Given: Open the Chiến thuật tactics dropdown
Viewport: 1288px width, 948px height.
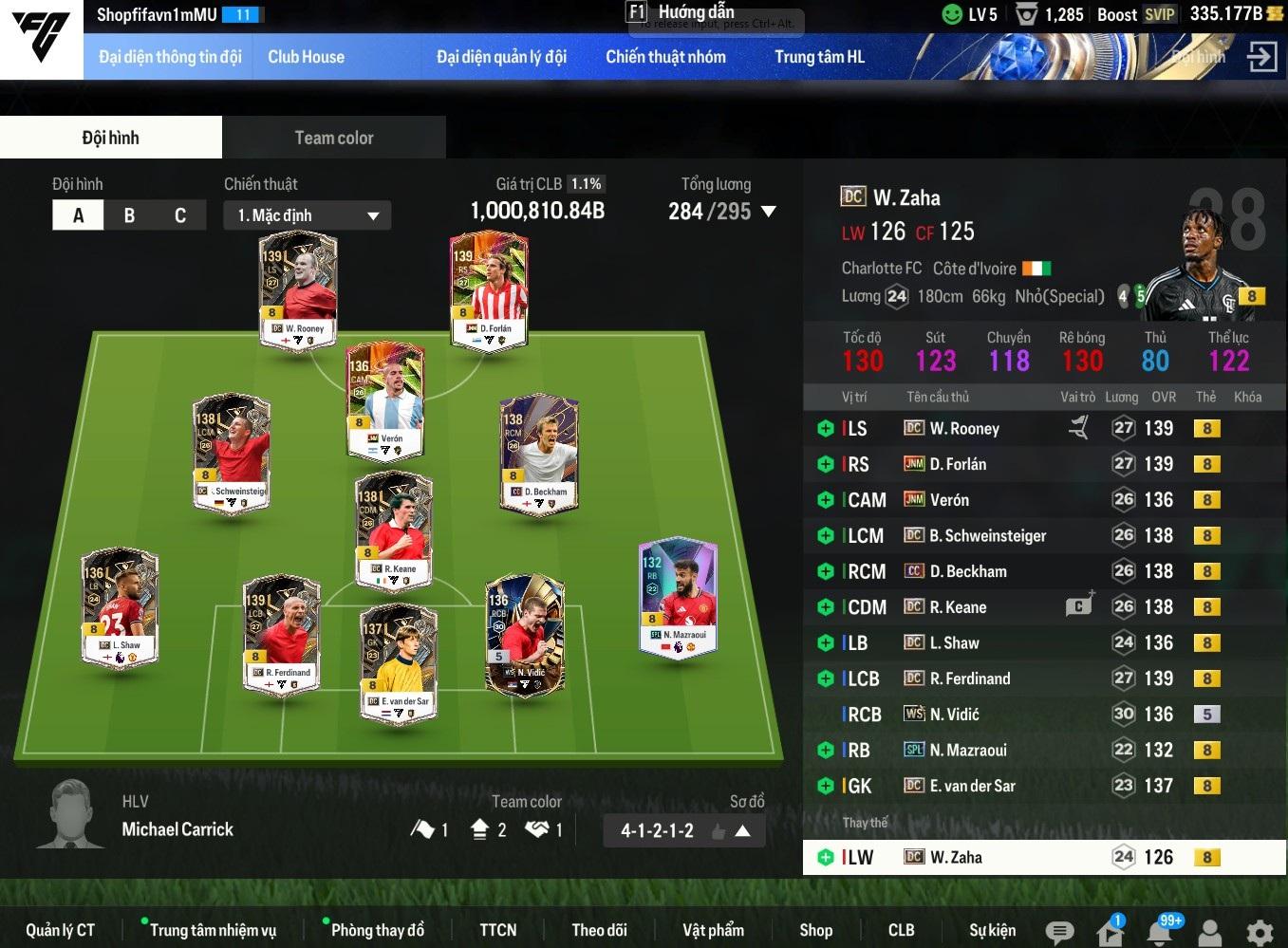Looking at the screenshot, I should (x=308, y=215).
